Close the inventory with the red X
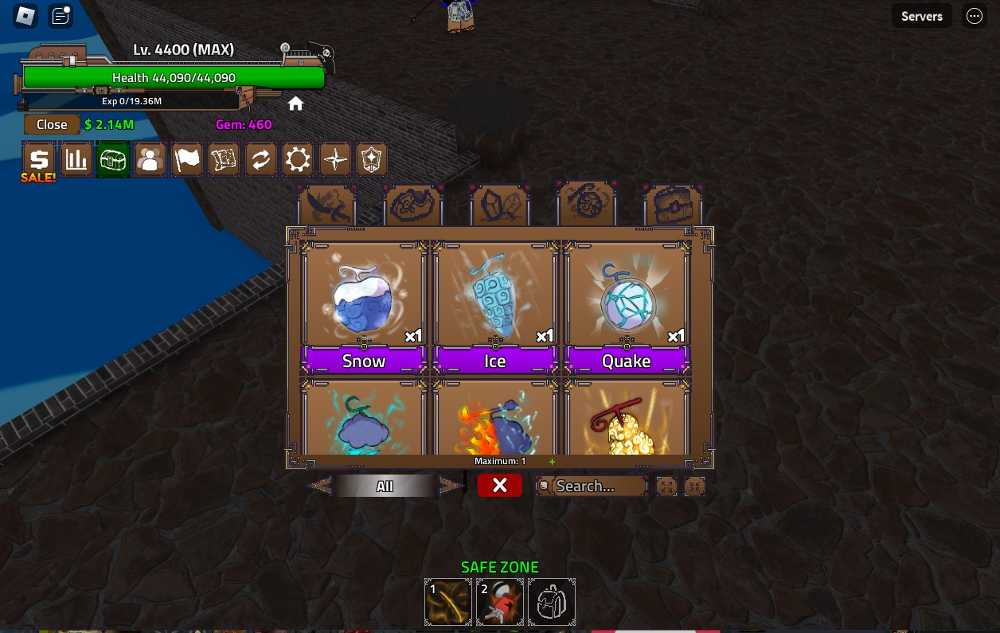This screenshot has width=1000, height=633. (500, 485)
